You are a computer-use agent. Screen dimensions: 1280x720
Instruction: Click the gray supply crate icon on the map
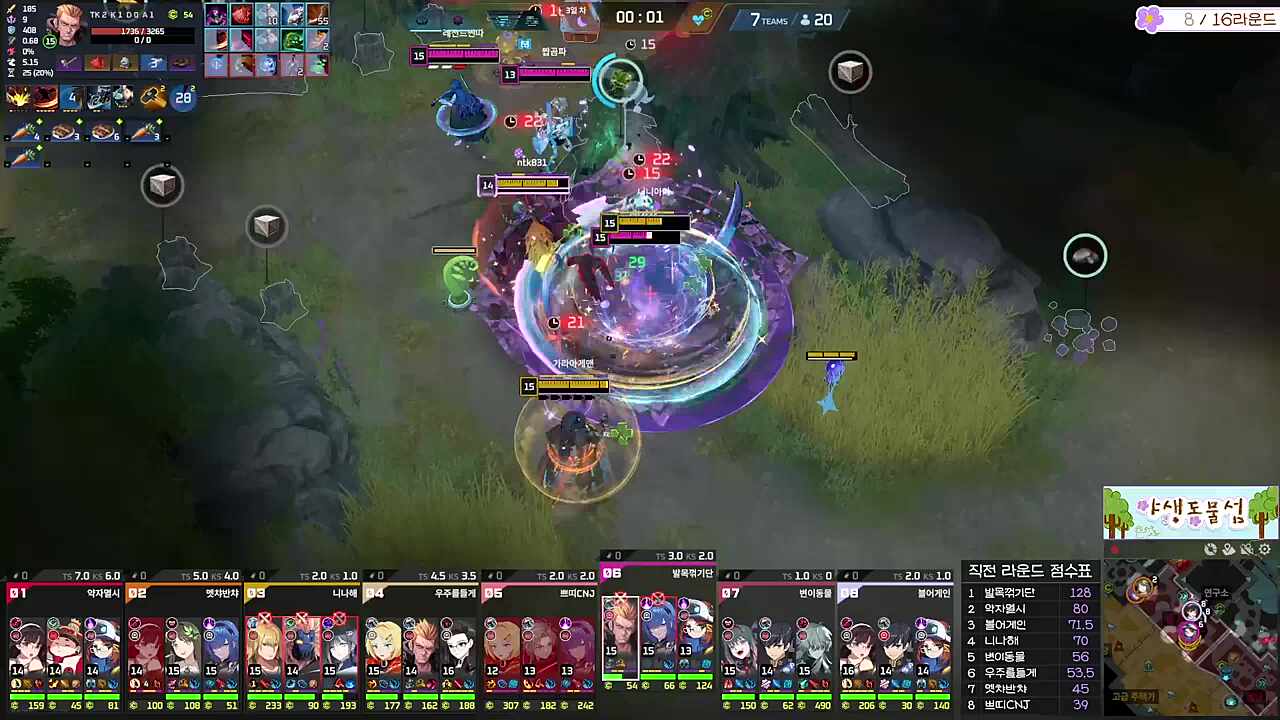coord(162,185)
